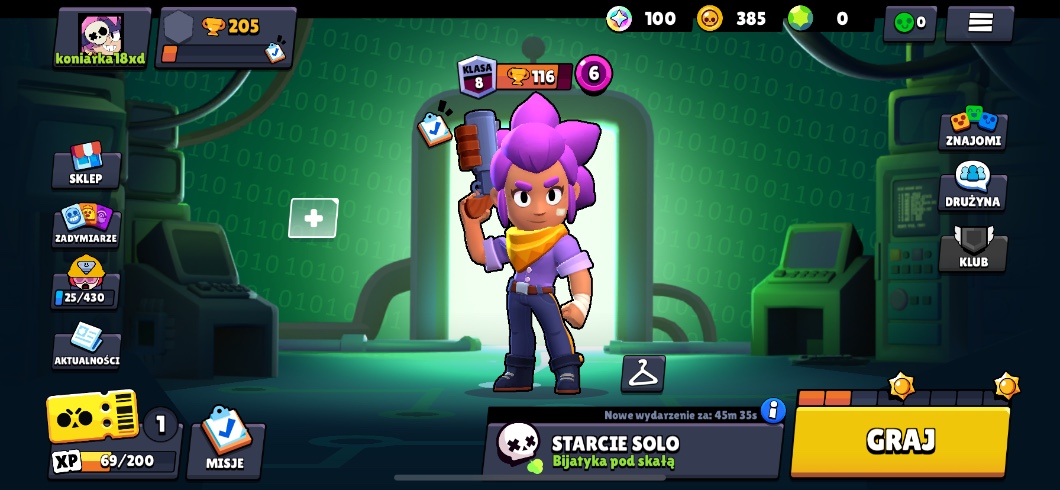
Task: Open the skin selector hanger icon
Action: click(643, 373)
